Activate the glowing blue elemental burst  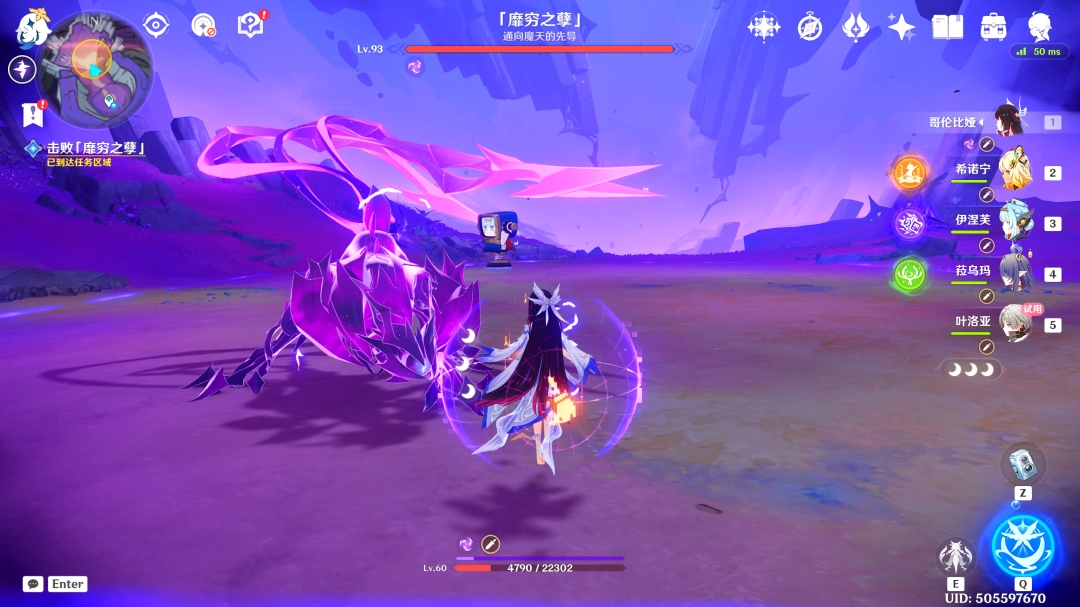[1022, 546]
